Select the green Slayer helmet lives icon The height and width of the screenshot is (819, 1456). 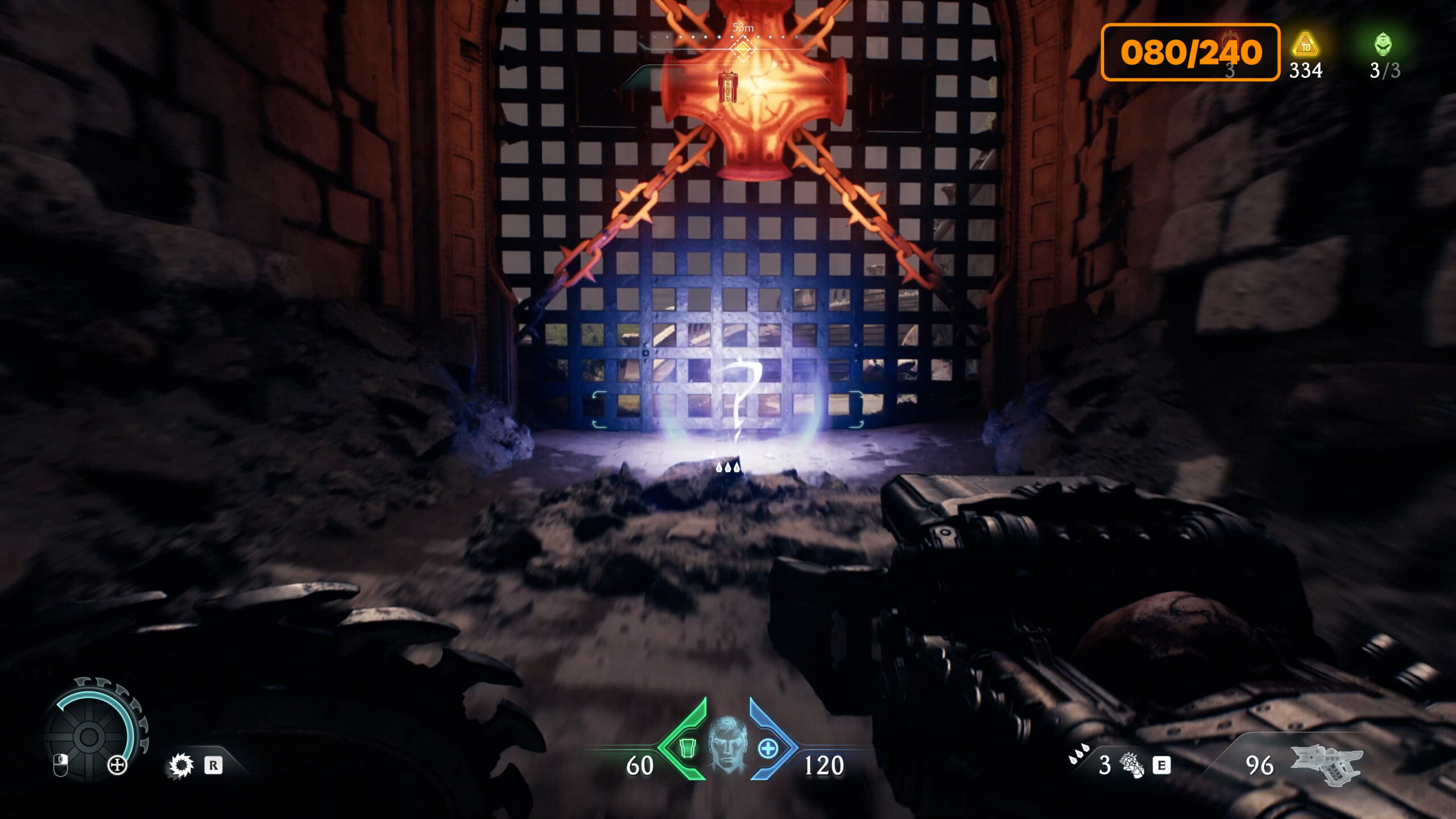[1383, 44]
